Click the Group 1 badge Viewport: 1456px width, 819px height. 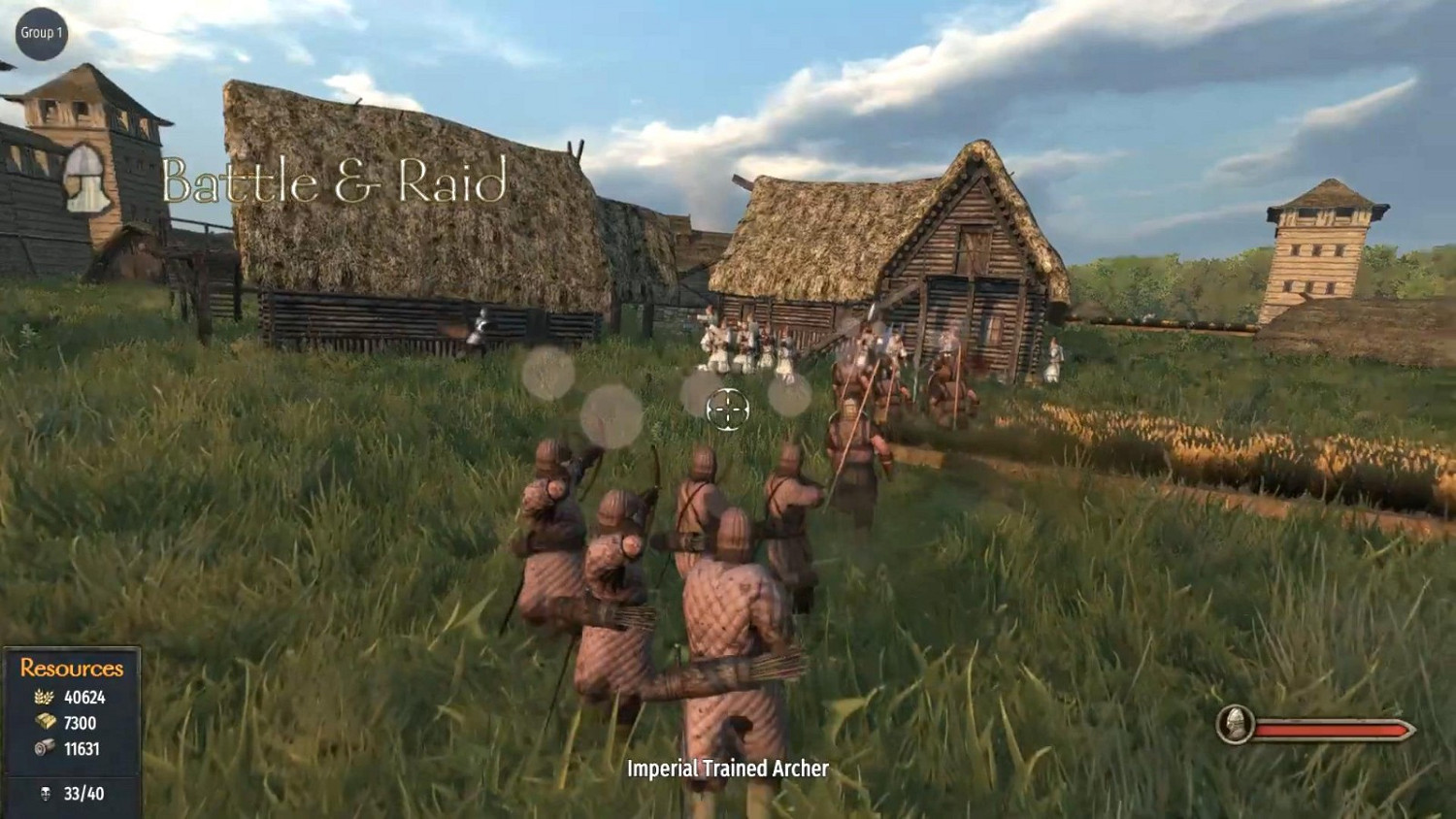tap(42, 32)
